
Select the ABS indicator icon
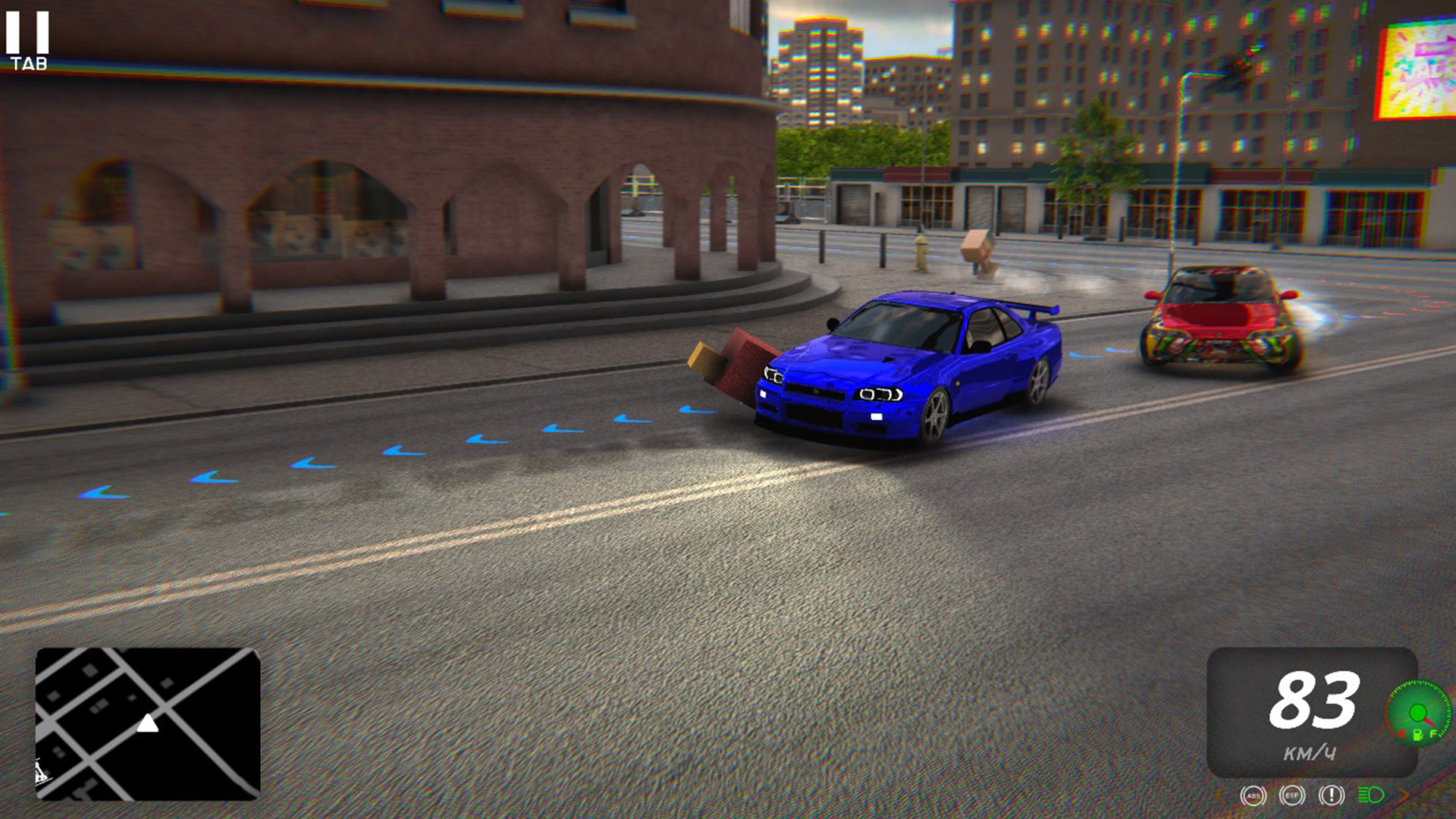pos(1254,795)
